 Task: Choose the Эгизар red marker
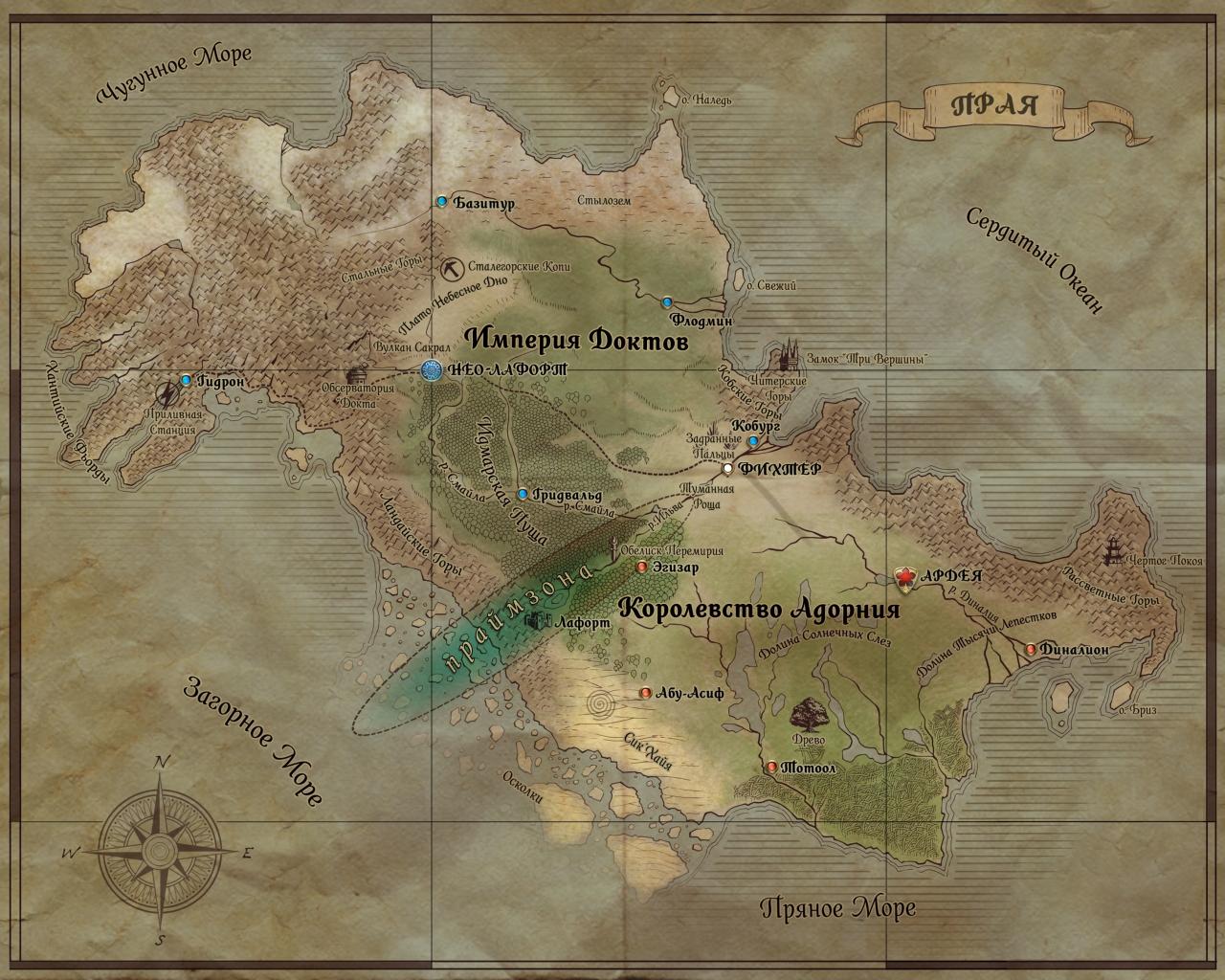click(x=641, y=567)
